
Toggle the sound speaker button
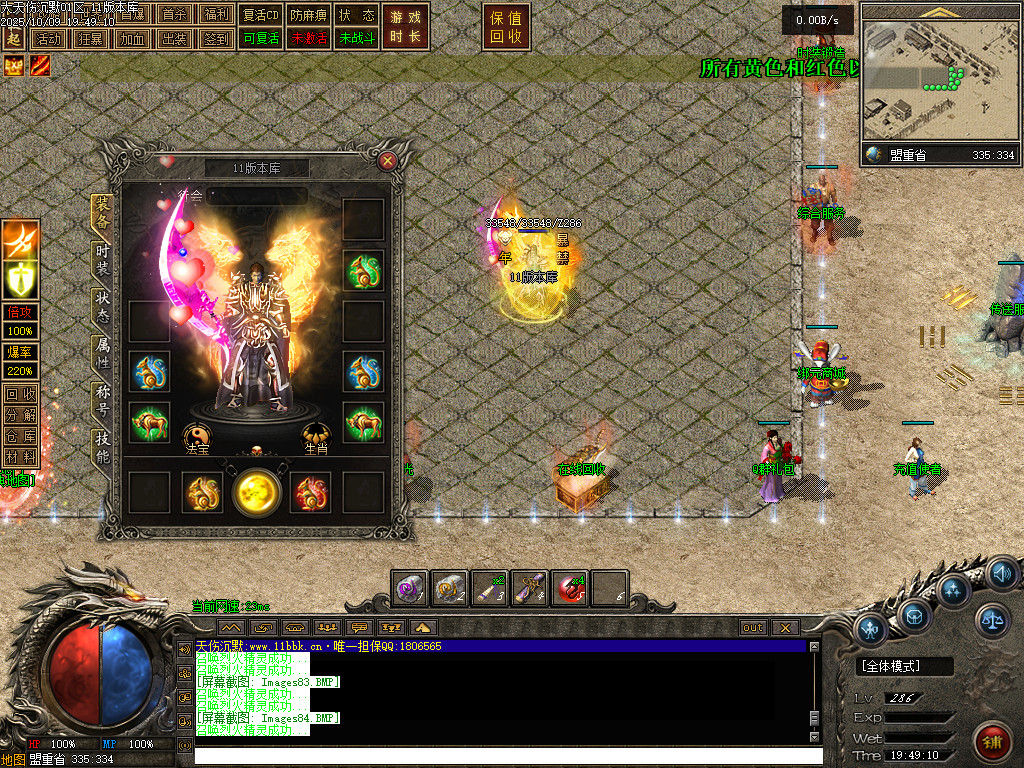point(1002,574)
